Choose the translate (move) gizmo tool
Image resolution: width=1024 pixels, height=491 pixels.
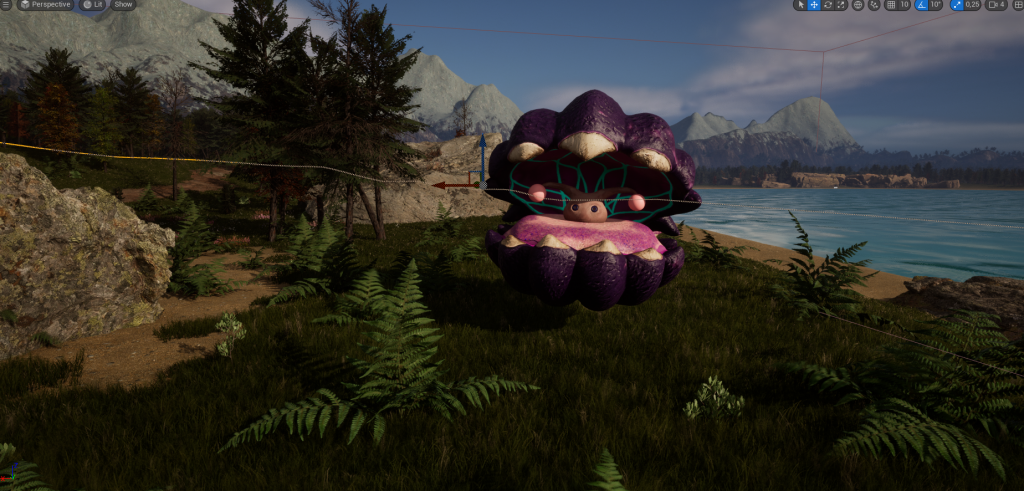(814, 5)
